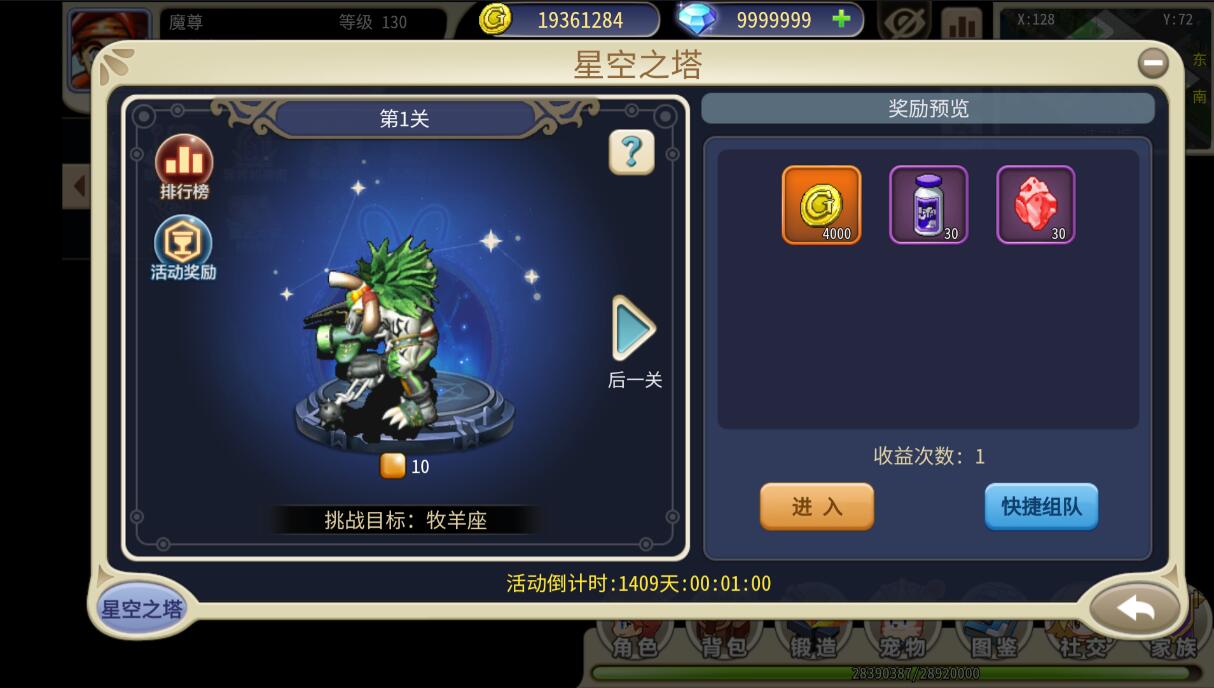The width and height of the screenshot is (1214, 688).
Task: Select the gold coin reward icon
Action: 821,205
